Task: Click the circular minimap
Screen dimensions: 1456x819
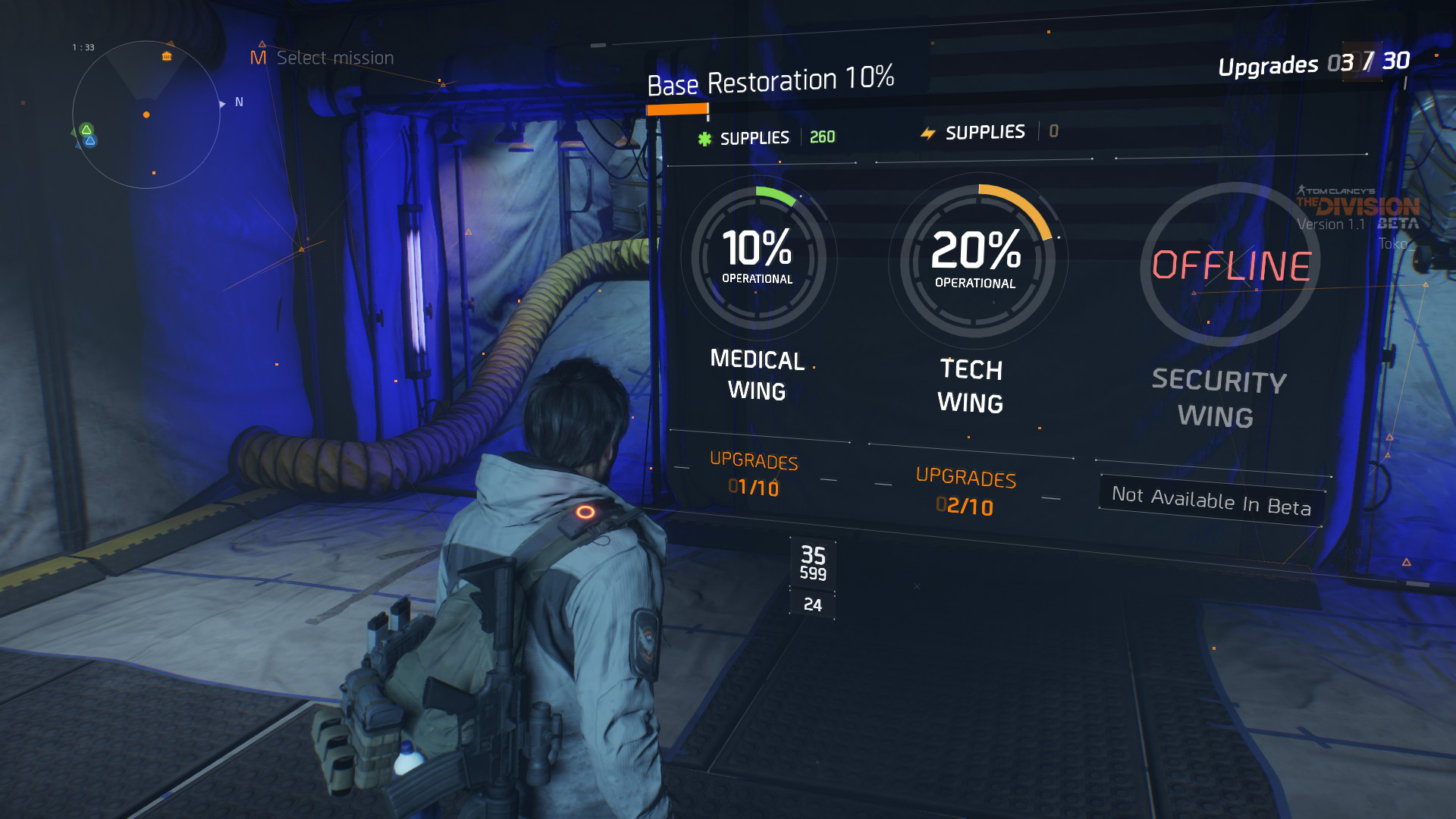Action: tap(146, 115)
